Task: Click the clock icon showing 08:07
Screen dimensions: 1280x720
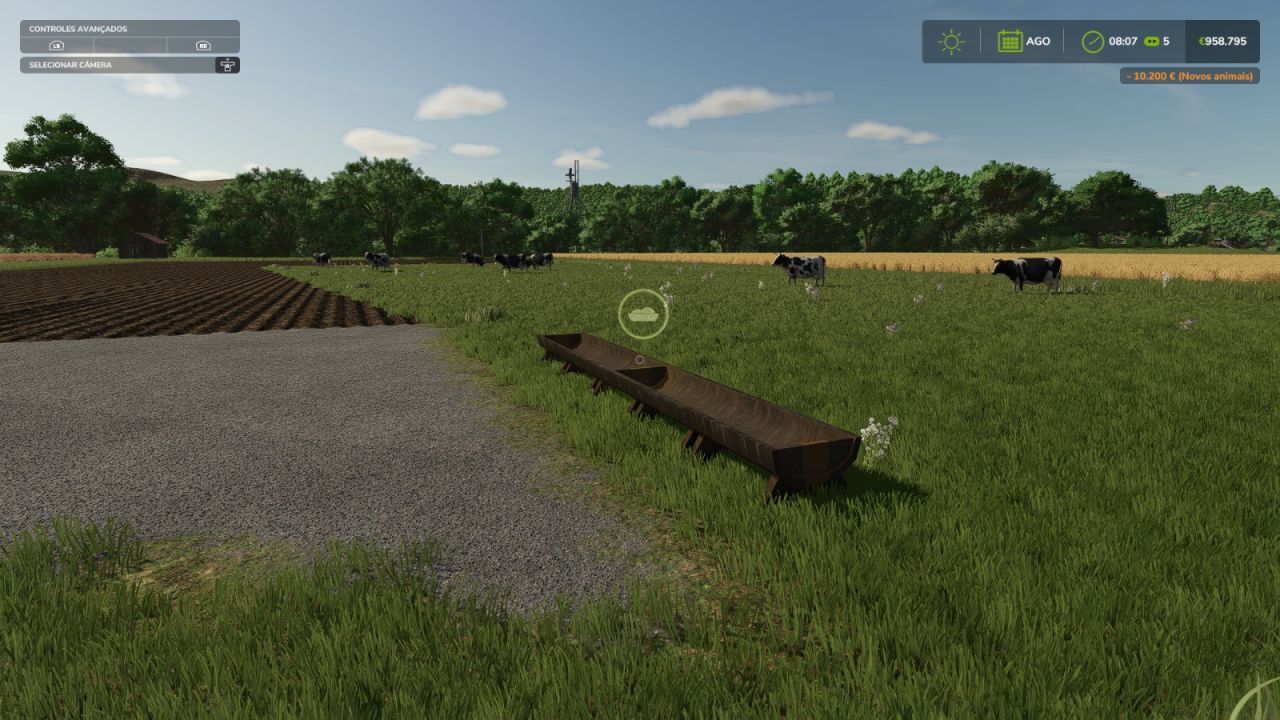Action: click(1091, 41)
